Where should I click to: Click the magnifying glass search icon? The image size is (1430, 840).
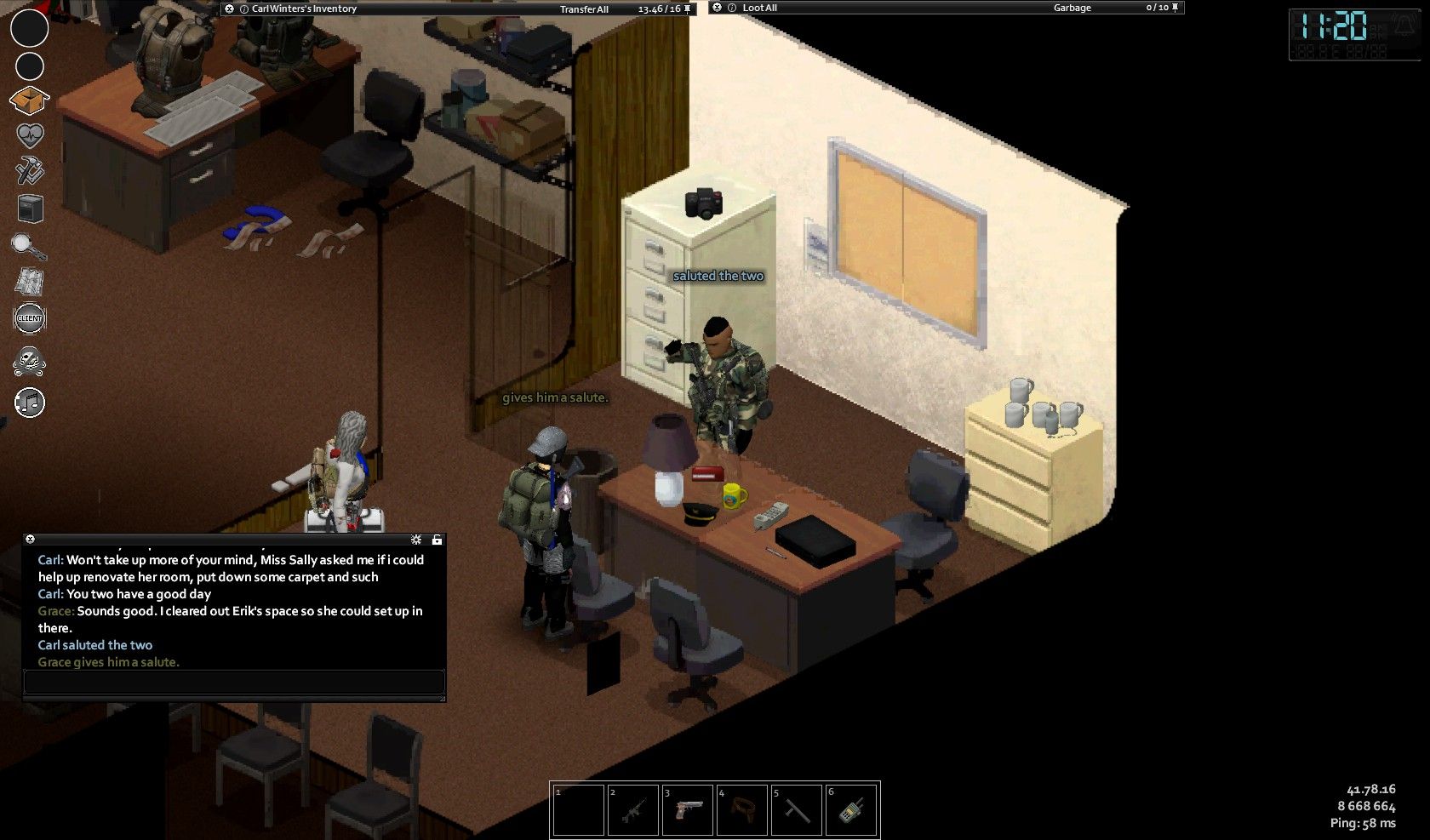[x=29, y=247]
